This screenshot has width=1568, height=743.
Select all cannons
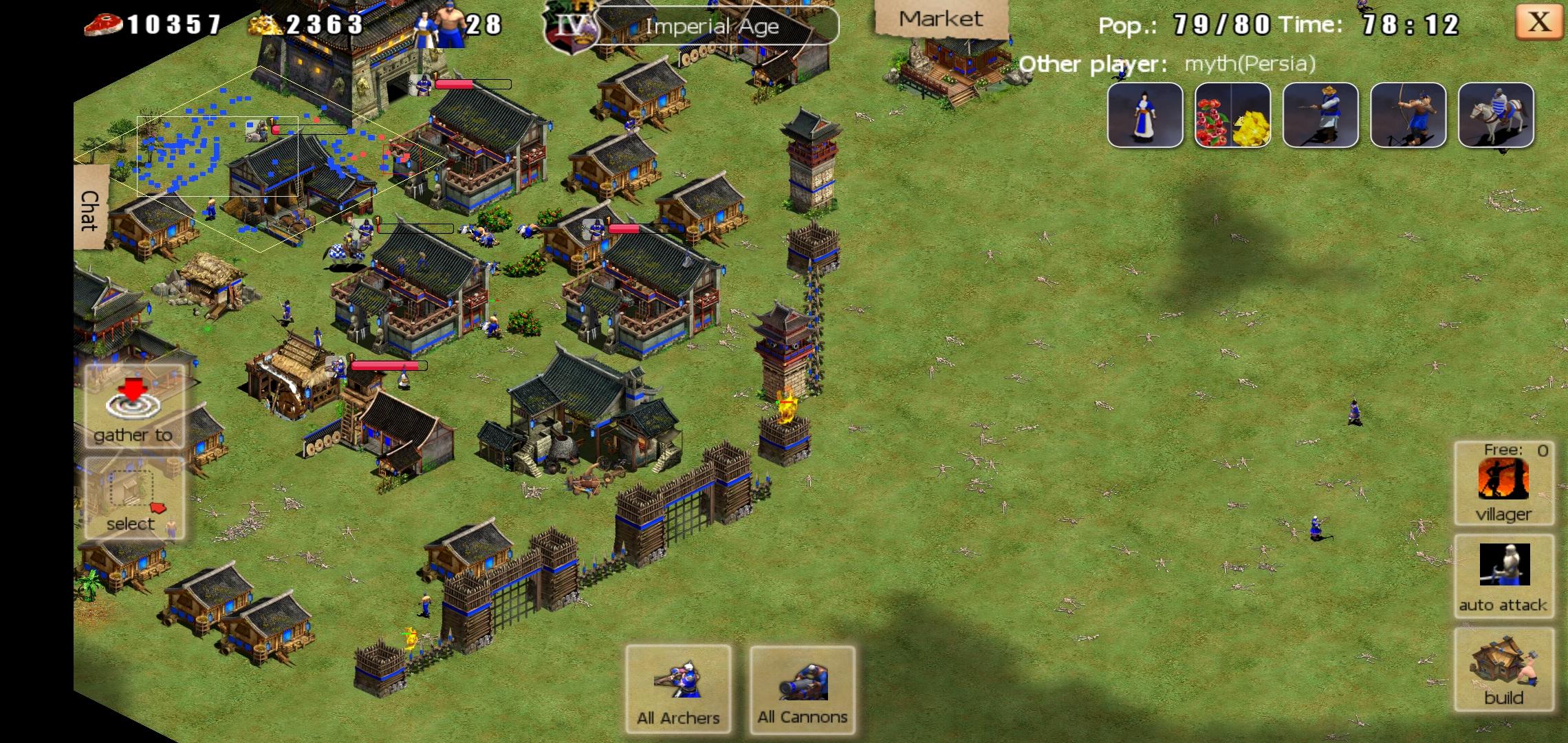(803, 689)
